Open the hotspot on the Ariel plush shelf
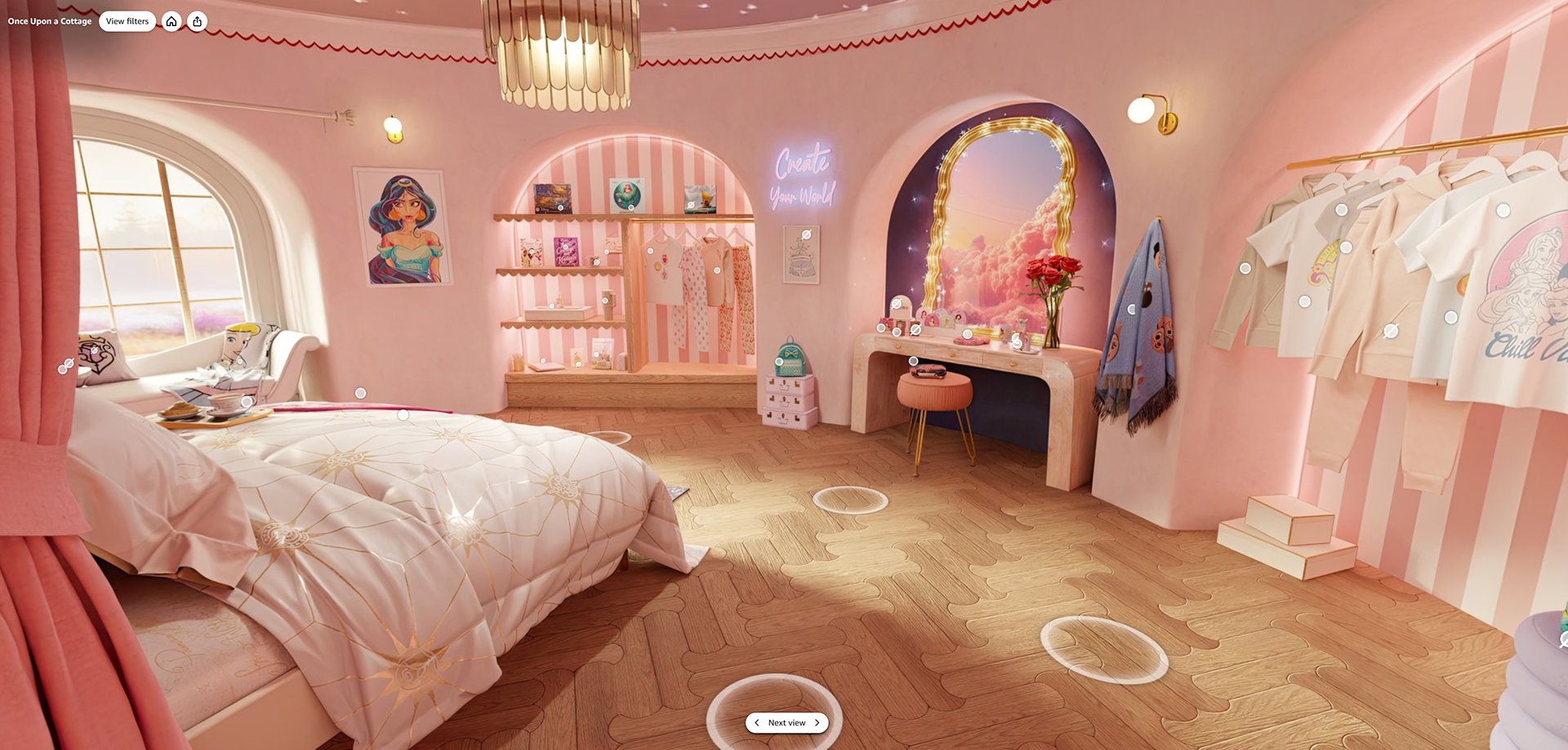Viewport: 1568px width, 750px height. pyautogui.click(x=630, y=209)
